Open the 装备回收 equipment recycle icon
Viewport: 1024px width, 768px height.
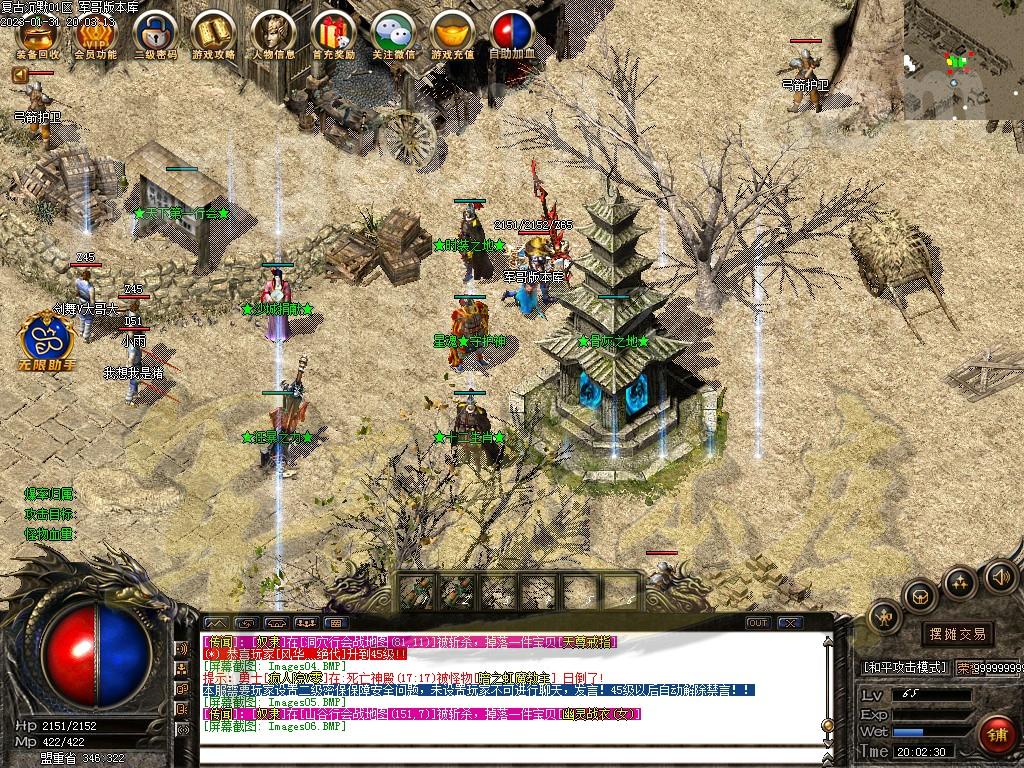coord(38,33)
